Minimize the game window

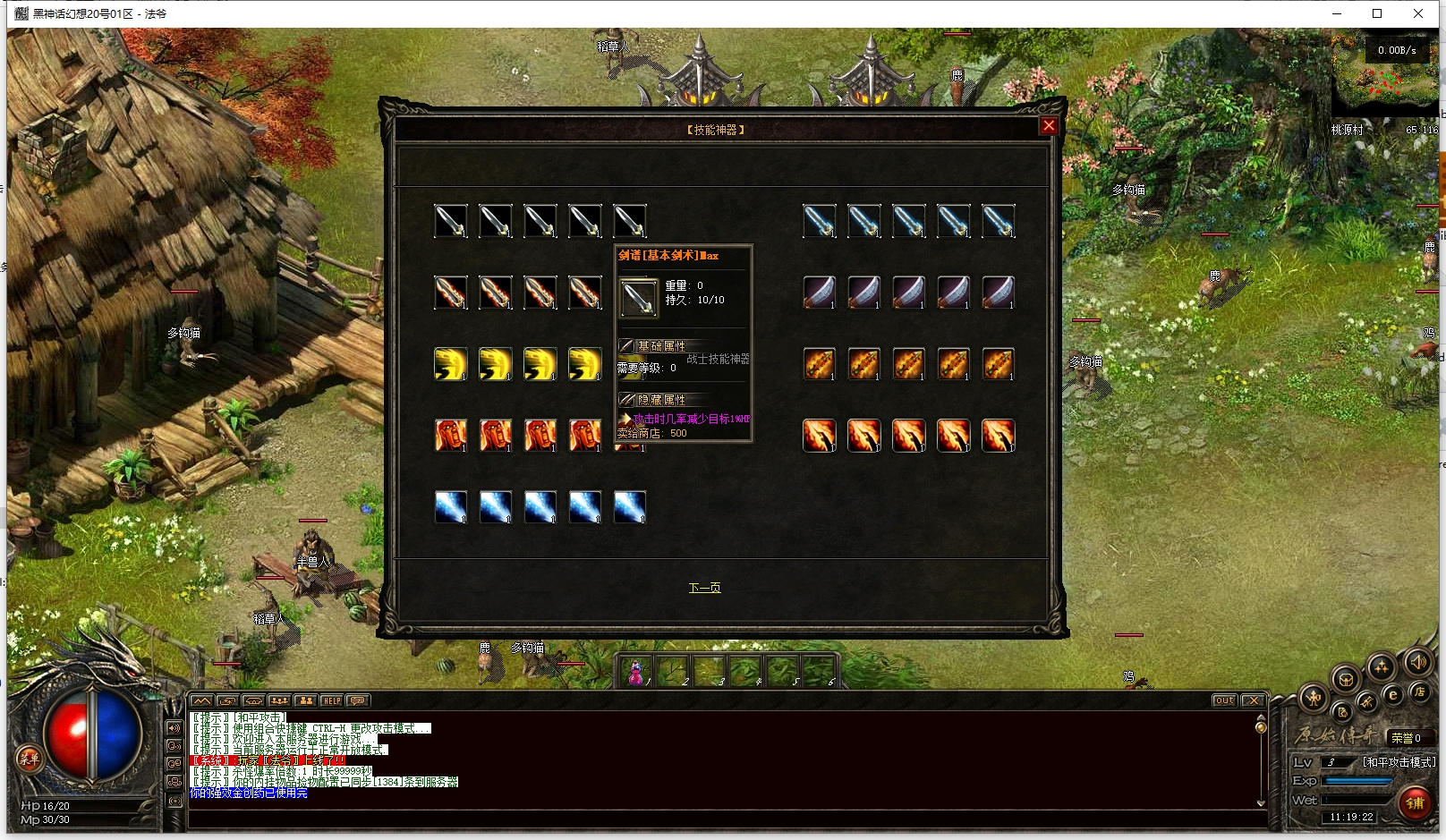[x=1337, y=13]
